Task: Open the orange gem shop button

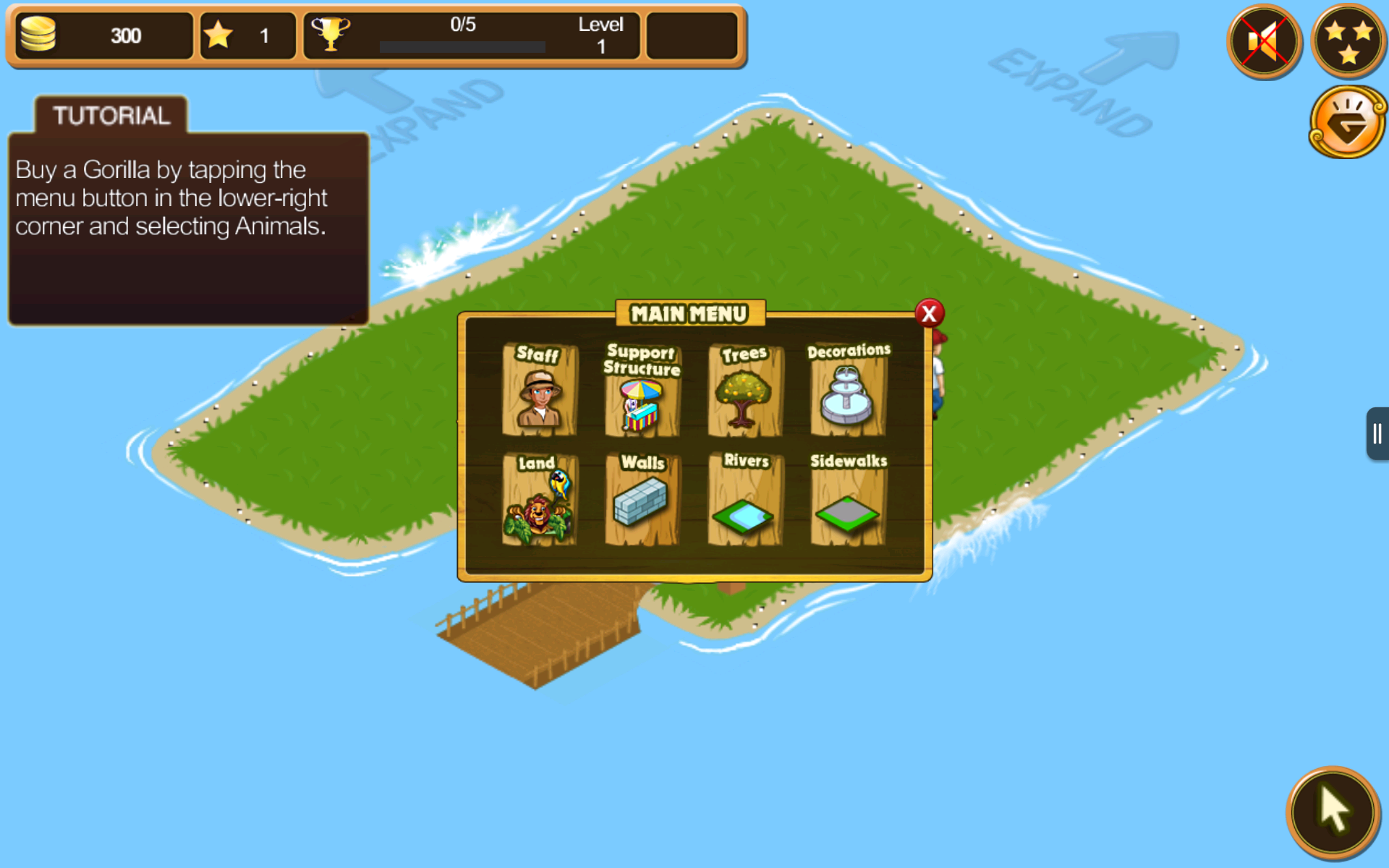Action: pyautogui.click(x=1347, y=123)
